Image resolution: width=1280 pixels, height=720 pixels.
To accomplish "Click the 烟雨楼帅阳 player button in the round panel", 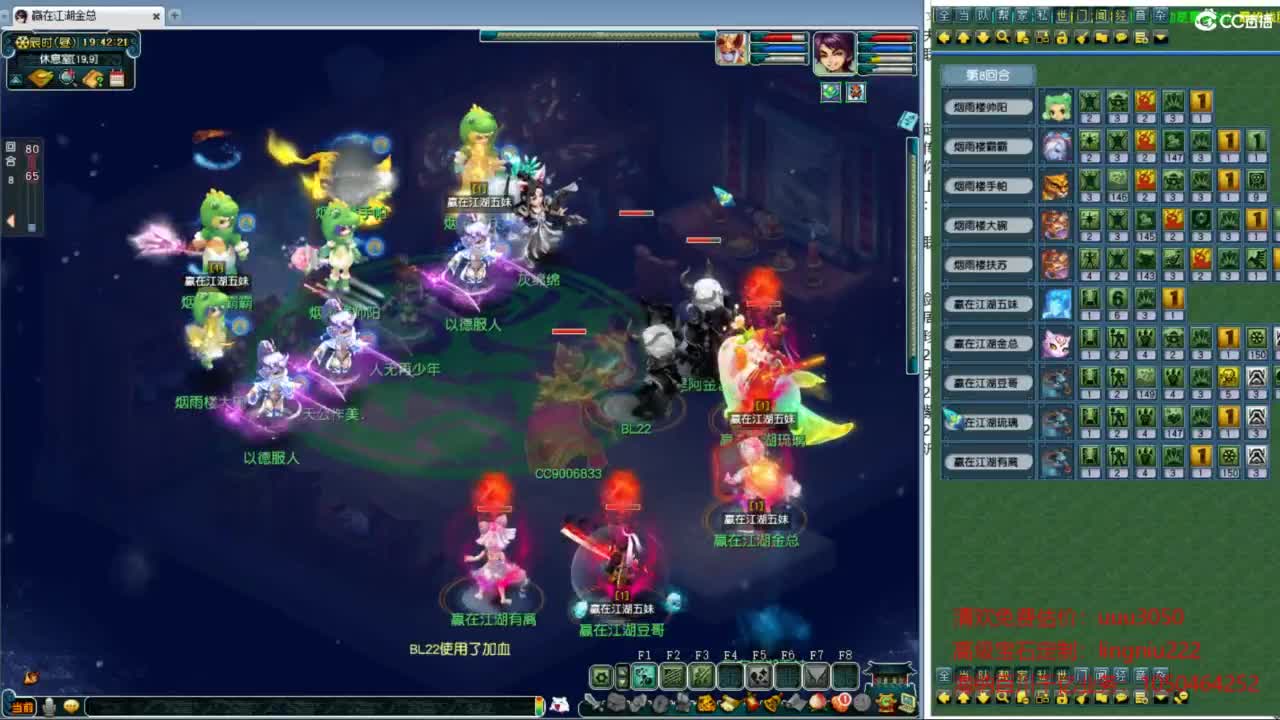I will (x=986, y=106).
